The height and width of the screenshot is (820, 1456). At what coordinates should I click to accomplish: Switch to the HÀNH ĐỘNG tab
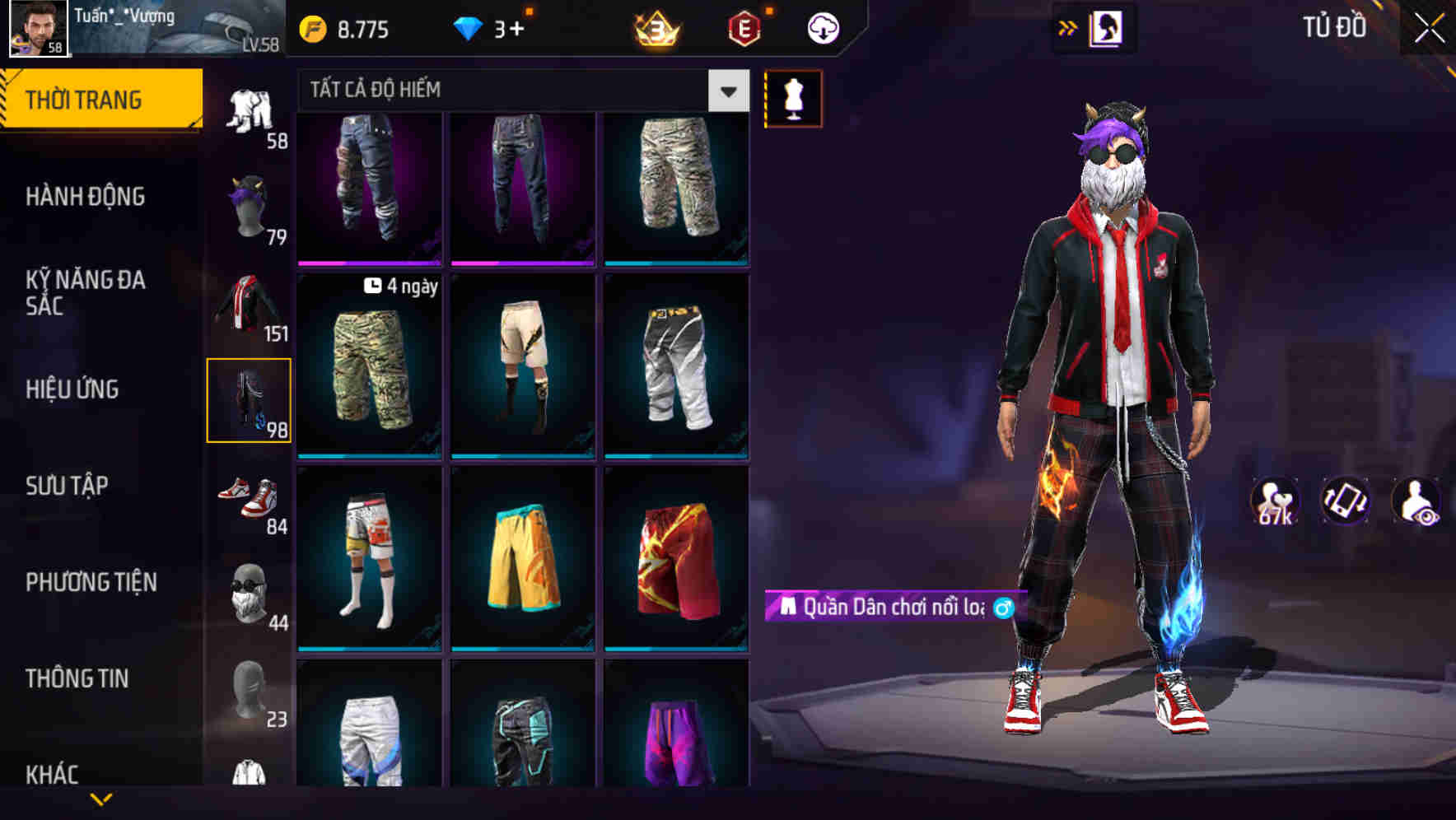[x=86, y=196]
